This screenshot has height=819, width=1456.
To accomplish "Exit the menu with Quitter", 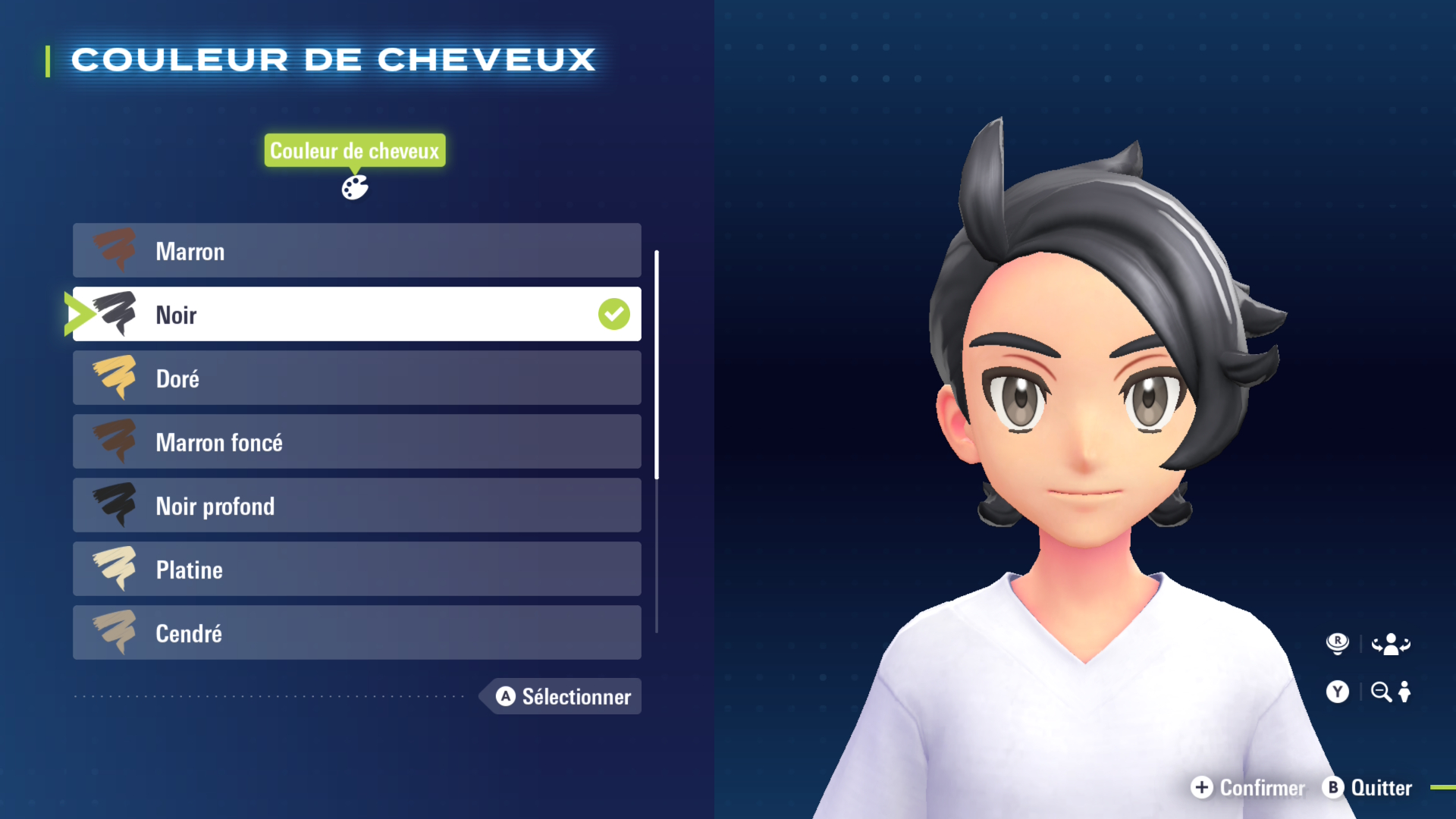I will 1367,788.
